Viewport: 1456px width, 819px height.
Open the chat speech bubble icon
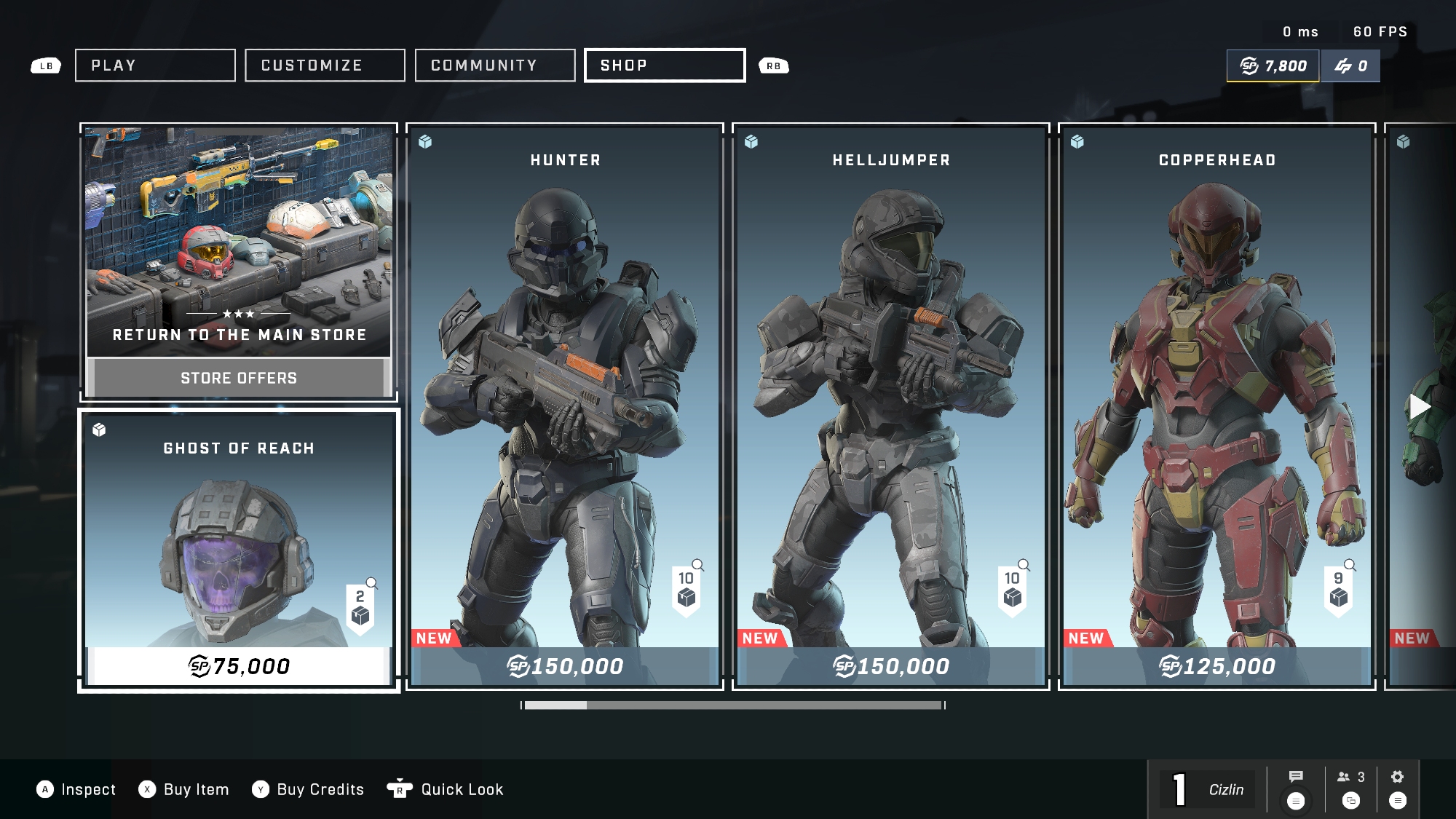pos(1296,777)
